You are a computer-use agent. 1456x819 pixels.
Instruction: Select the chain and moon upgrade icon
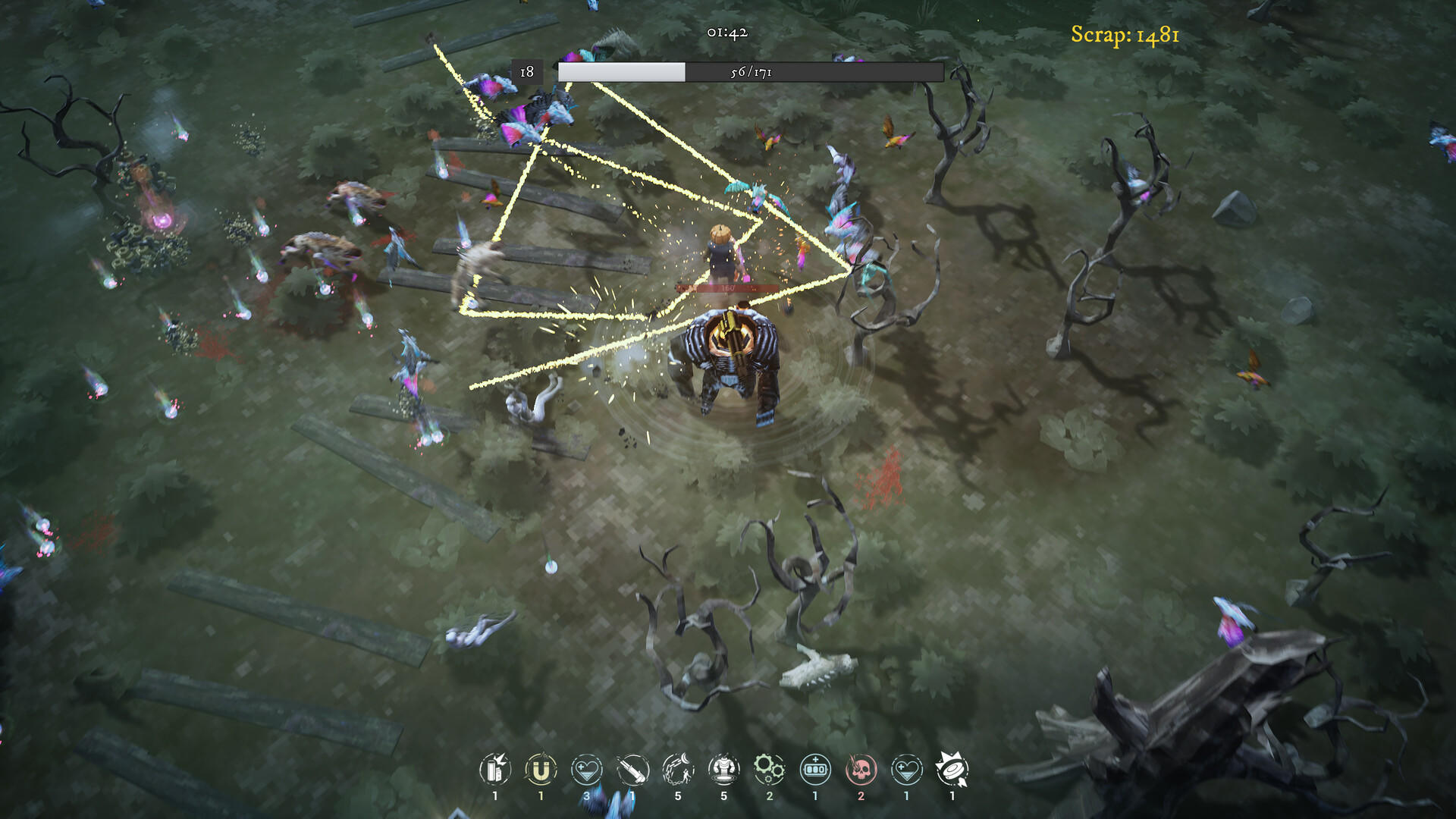[678, 770]
